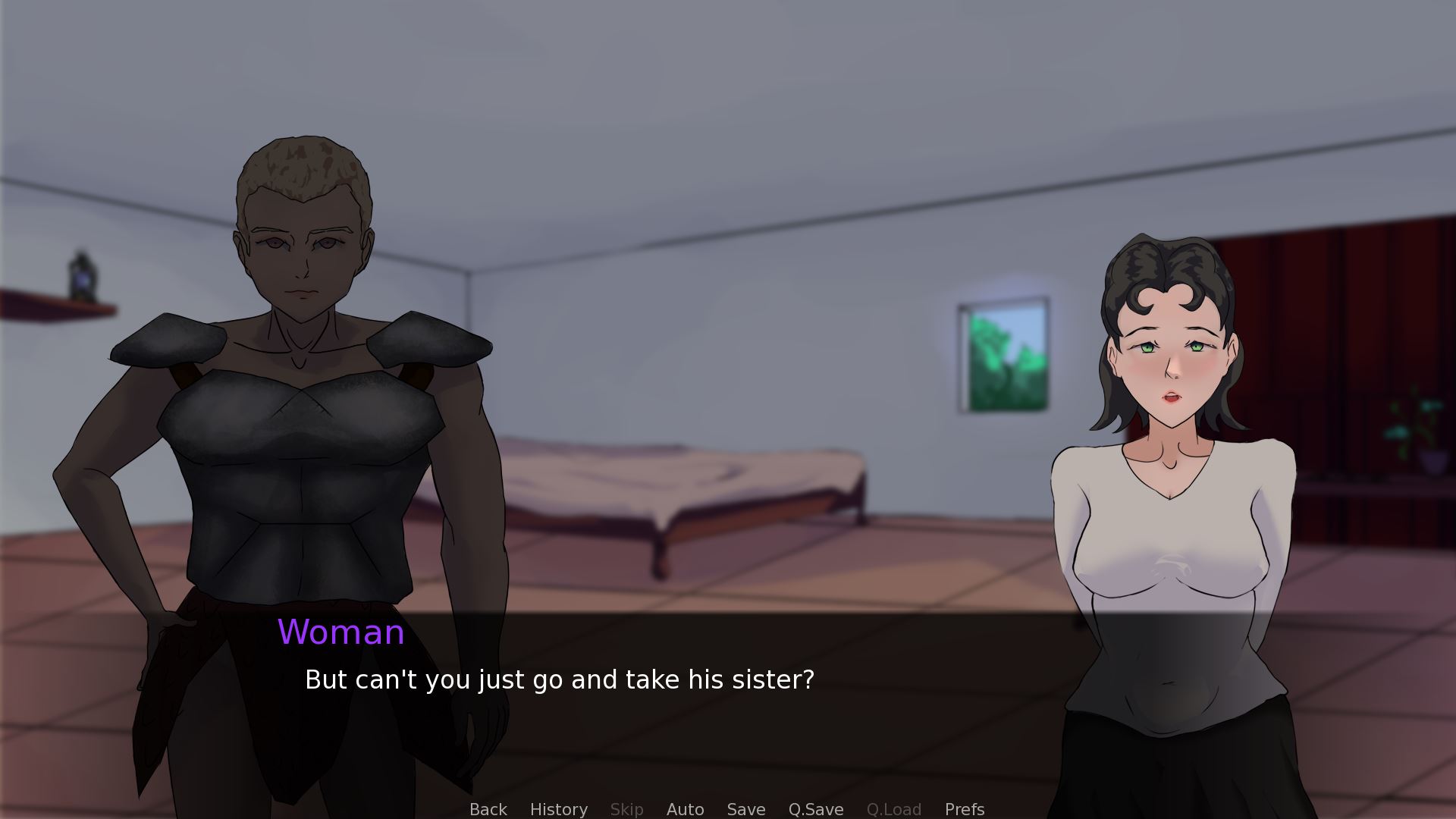This screenshot has width=1456, height=819.
Task: Quick save with Q.Save
Action: point(815,809)
